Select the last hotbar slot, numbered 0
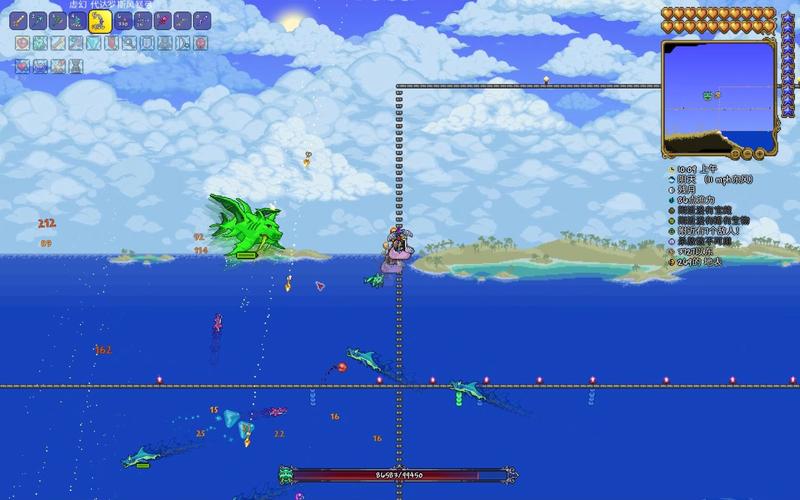 (202, 21)
